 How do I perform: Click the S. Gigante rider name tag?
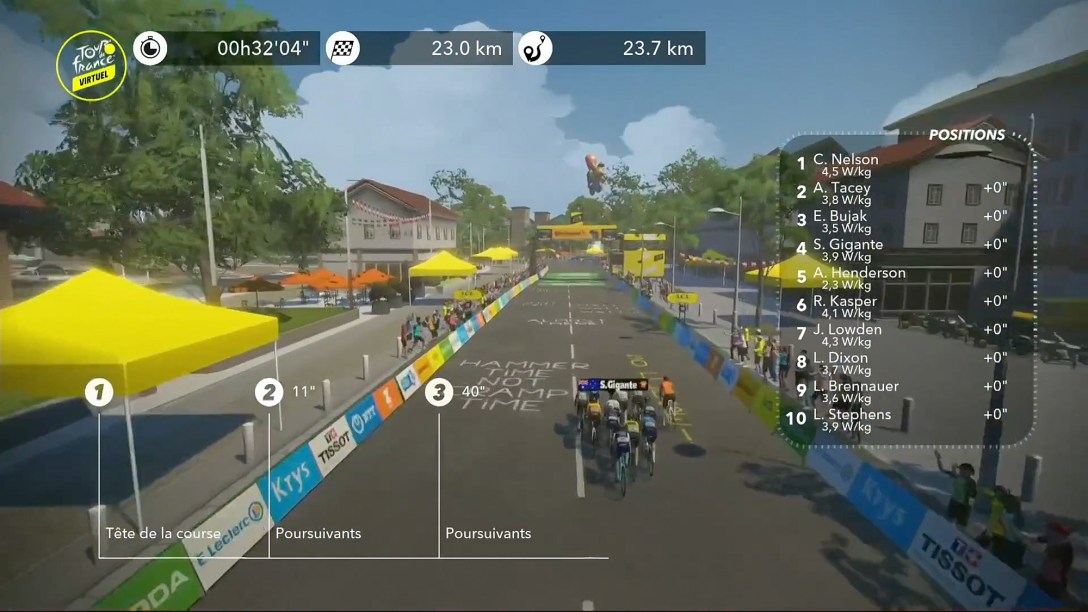(613, 384)
